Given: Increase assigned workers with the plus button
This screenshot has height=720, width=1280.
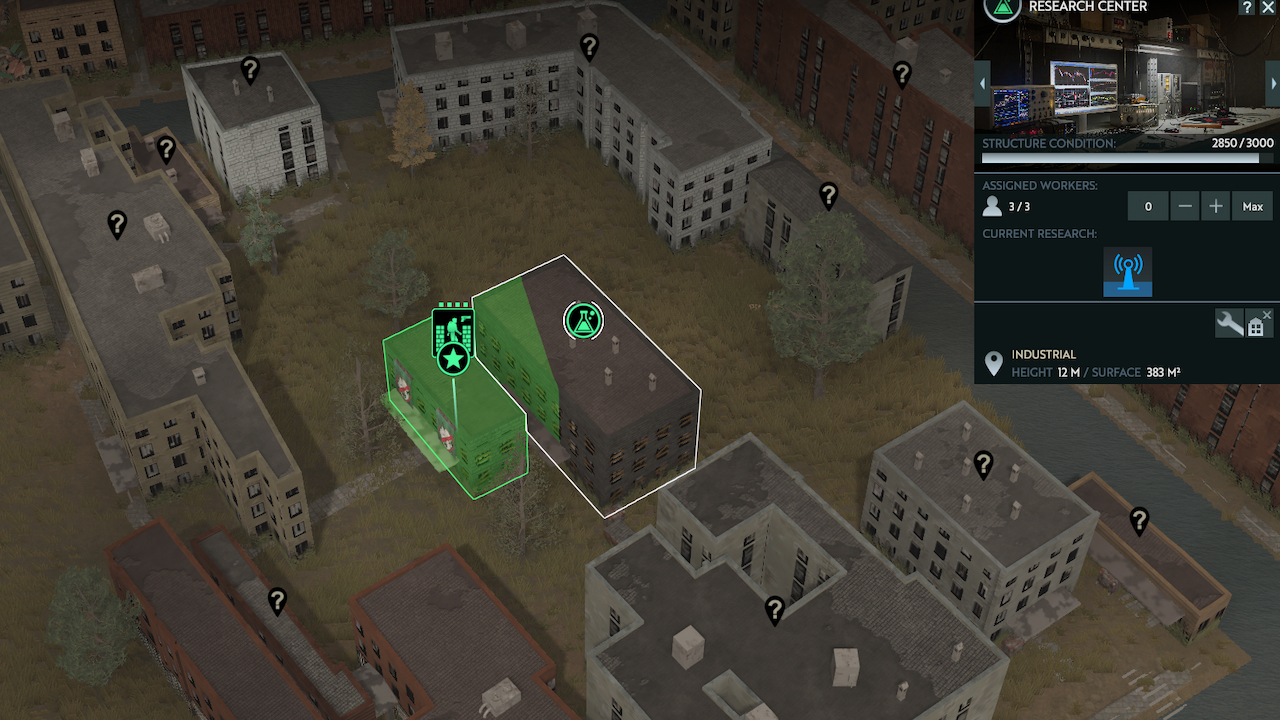Looking at the screenshot, I should click(1216, 207).
